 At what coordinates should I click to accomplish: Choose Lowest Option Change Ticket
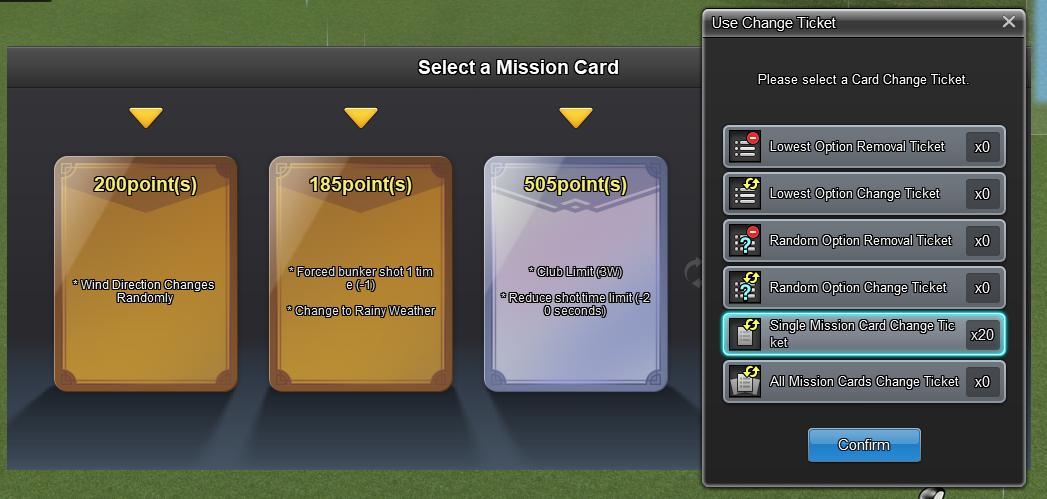click(863, 194)
